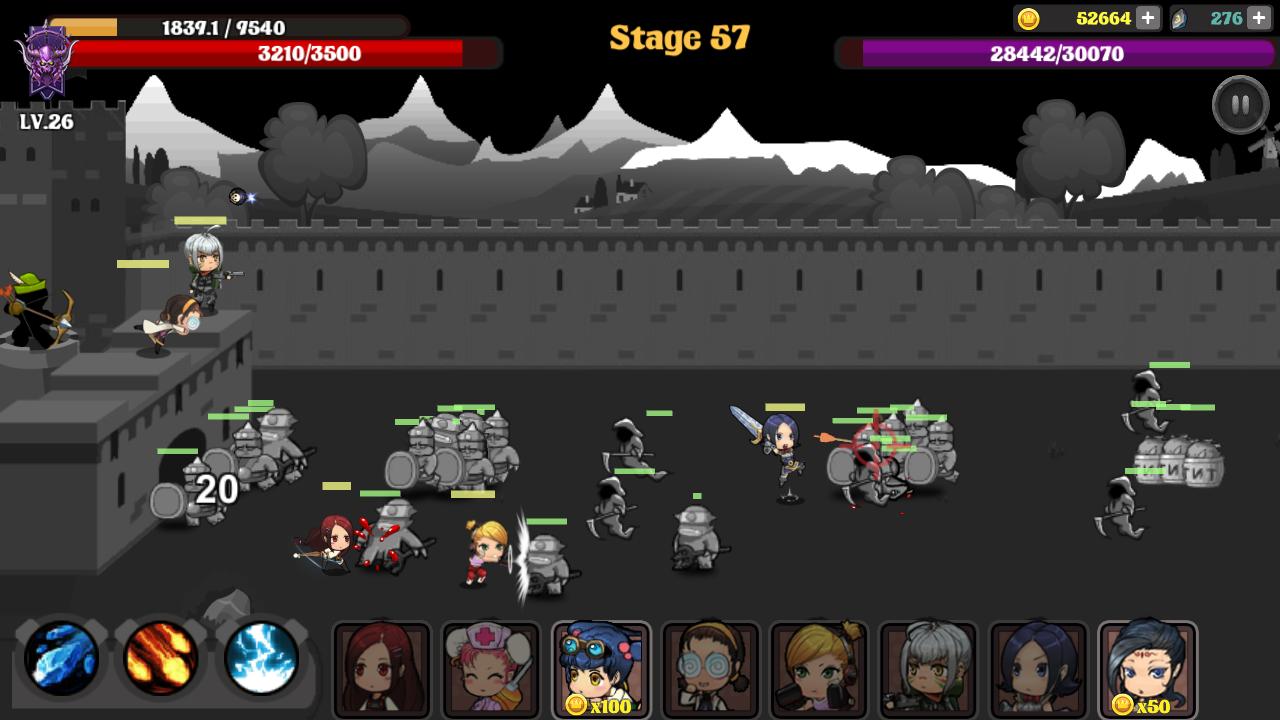Click the x100 coin badge on goggle hero
1280x720 pixels.
(600, 706)
